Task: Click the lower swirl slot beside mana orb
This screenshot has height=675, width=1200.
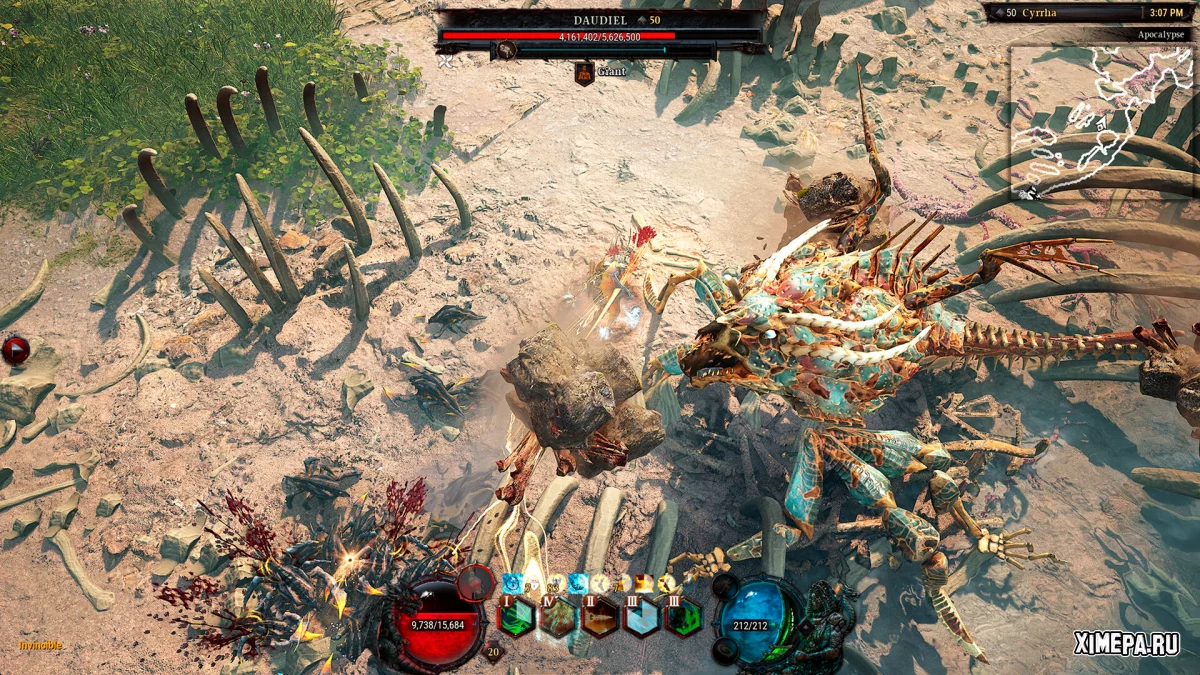Action: coord(724,650)
